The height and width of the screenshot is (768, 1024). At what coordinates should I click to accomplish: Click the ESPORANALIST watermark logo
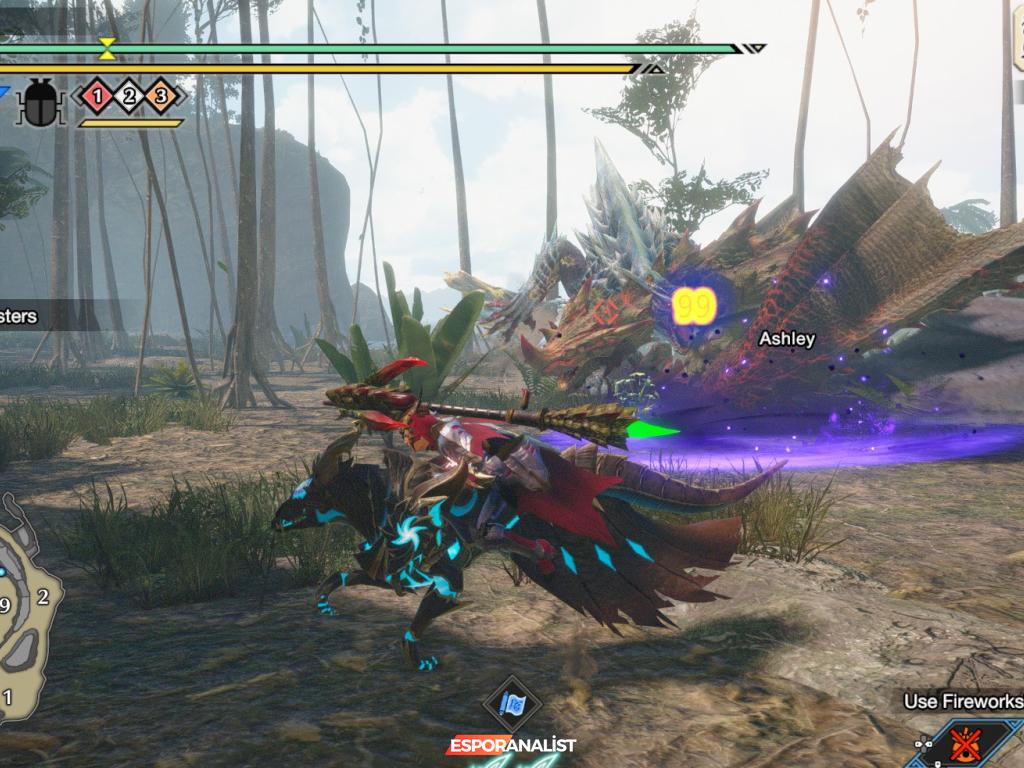pyautogui.click(x=511, y=746)
